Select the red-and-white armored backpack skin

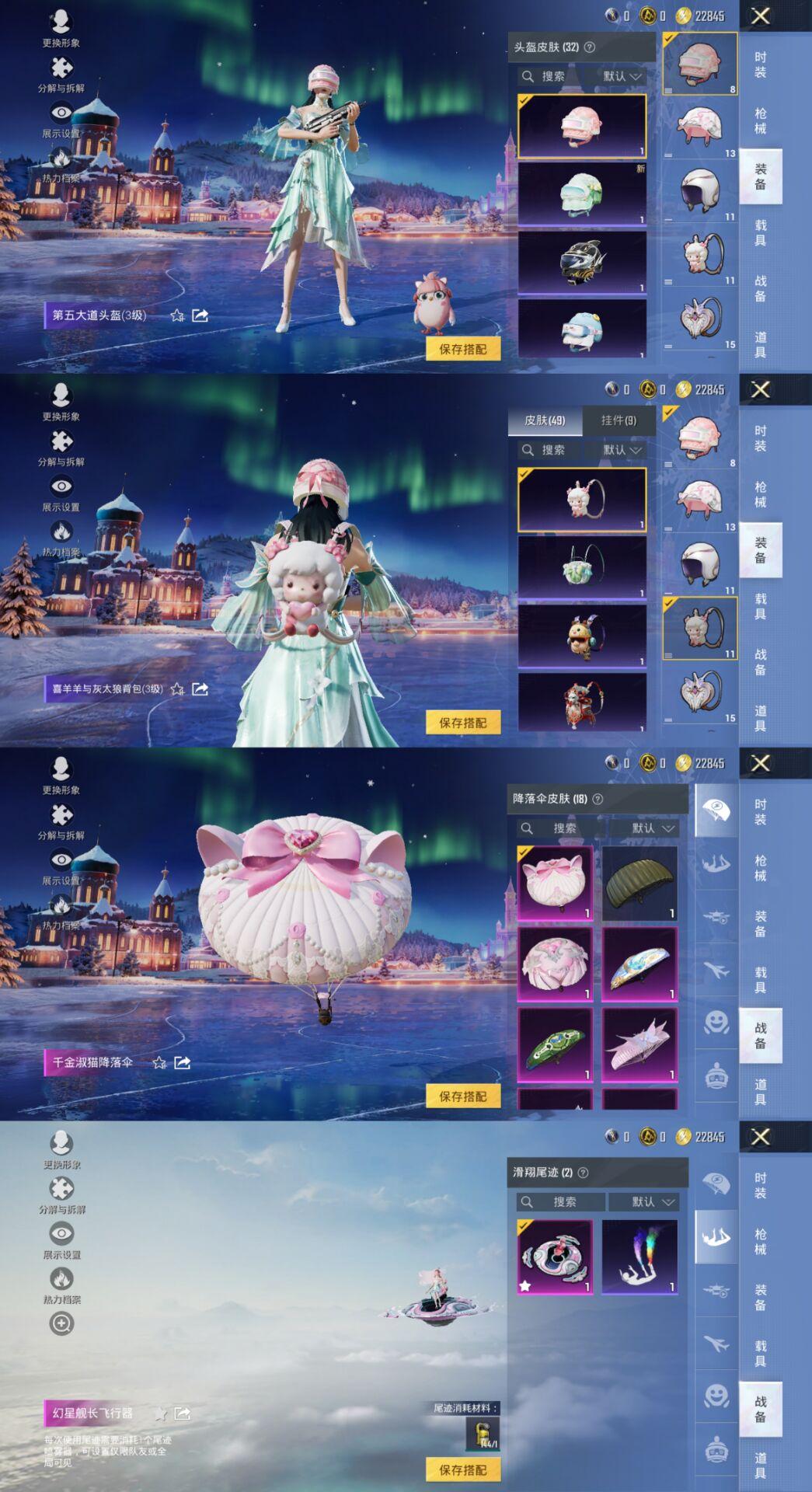pyautogui.click(x=582, y=702)
